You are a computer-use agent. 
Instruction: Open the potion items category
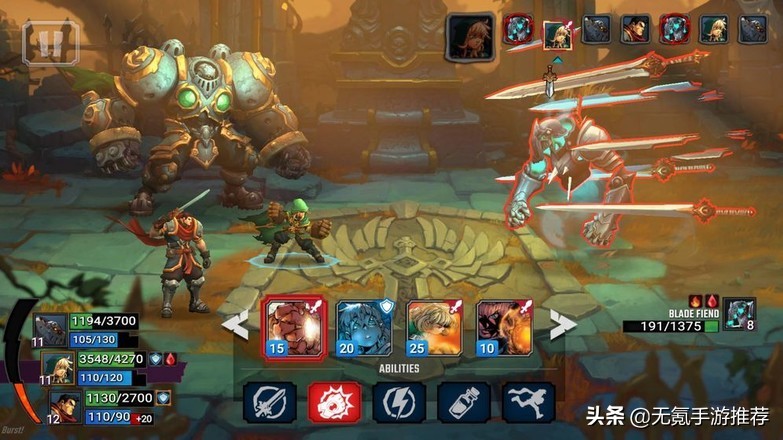(464, 402)
